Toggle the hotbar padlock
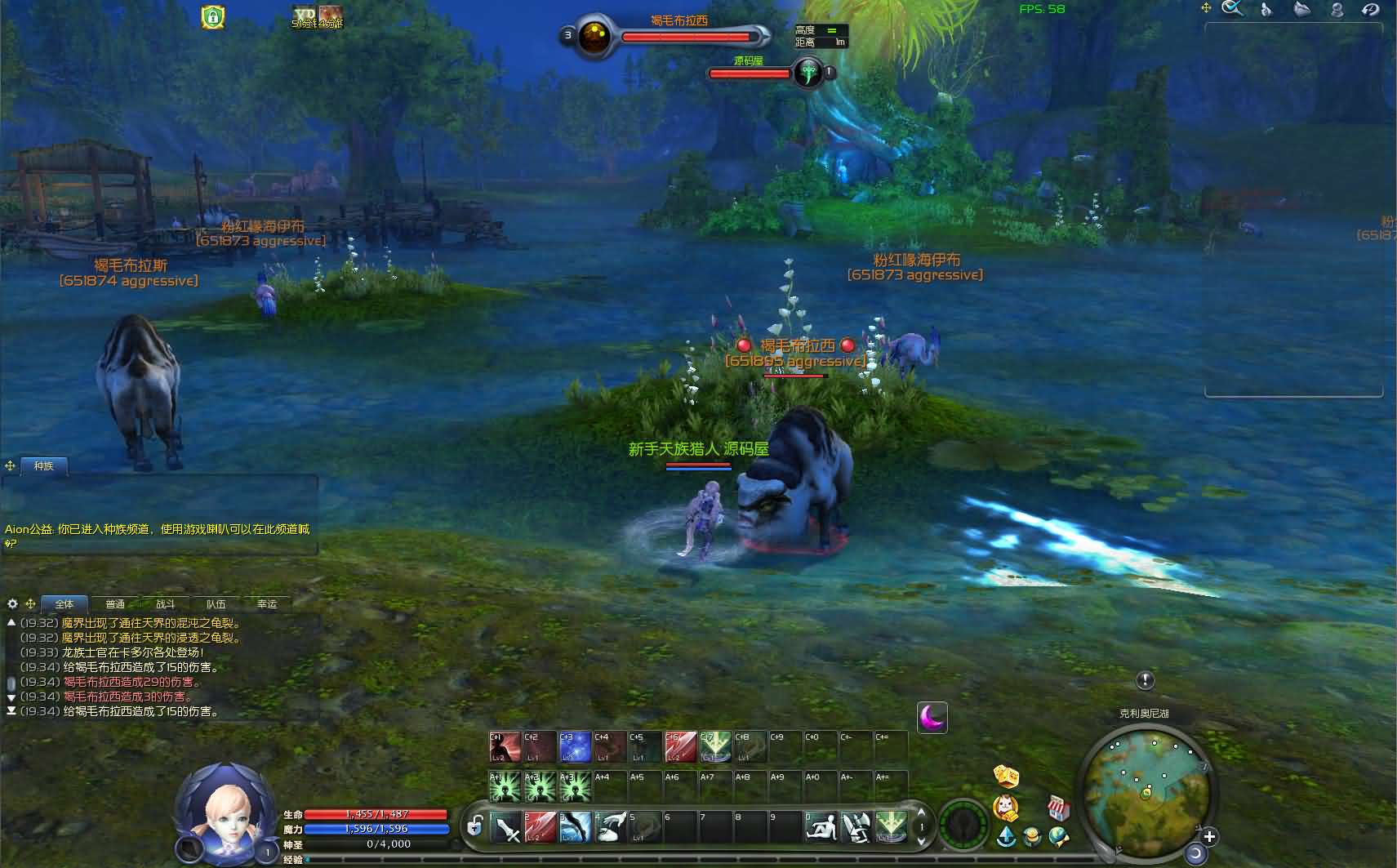Image resolution: width=1397 pixels, height=868 pixels. click(474, 827)
